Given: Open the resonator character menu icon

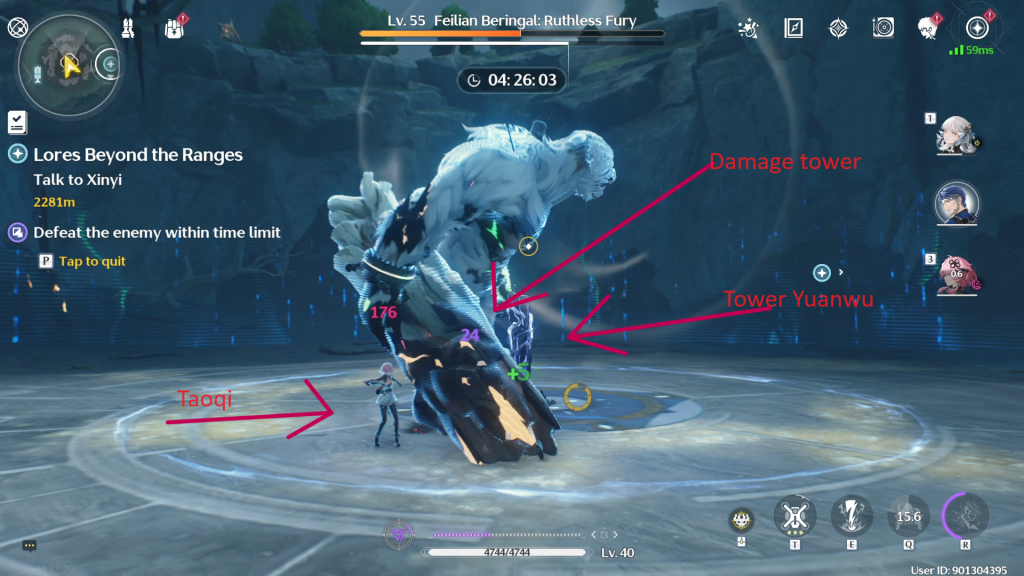Looking at the screenshot, I should coord(927,28).
